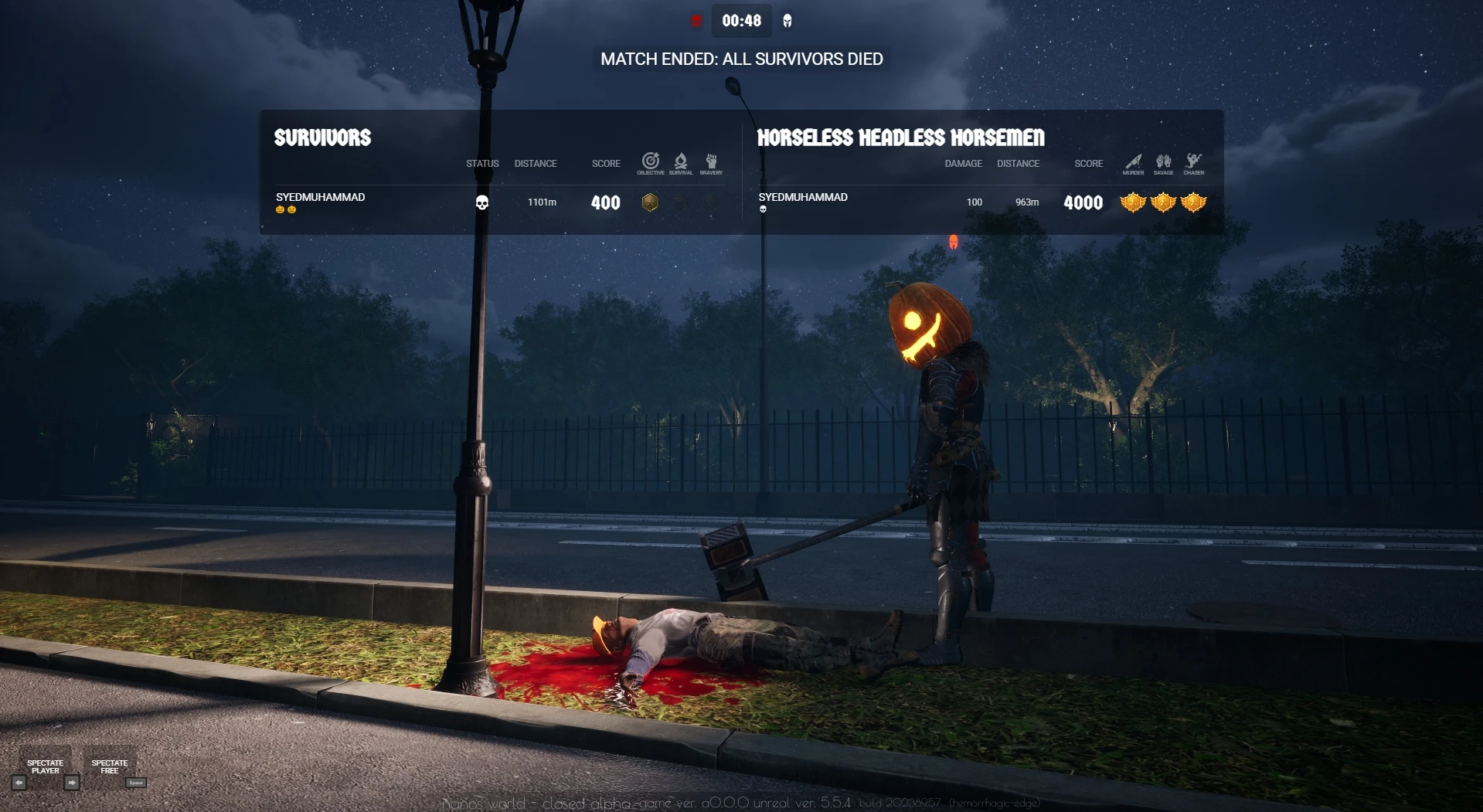Image resolution: width=1483 pixels, height=812 pixels.
Task: Click the Murder column icon
Action: (x=1133, y=162)
